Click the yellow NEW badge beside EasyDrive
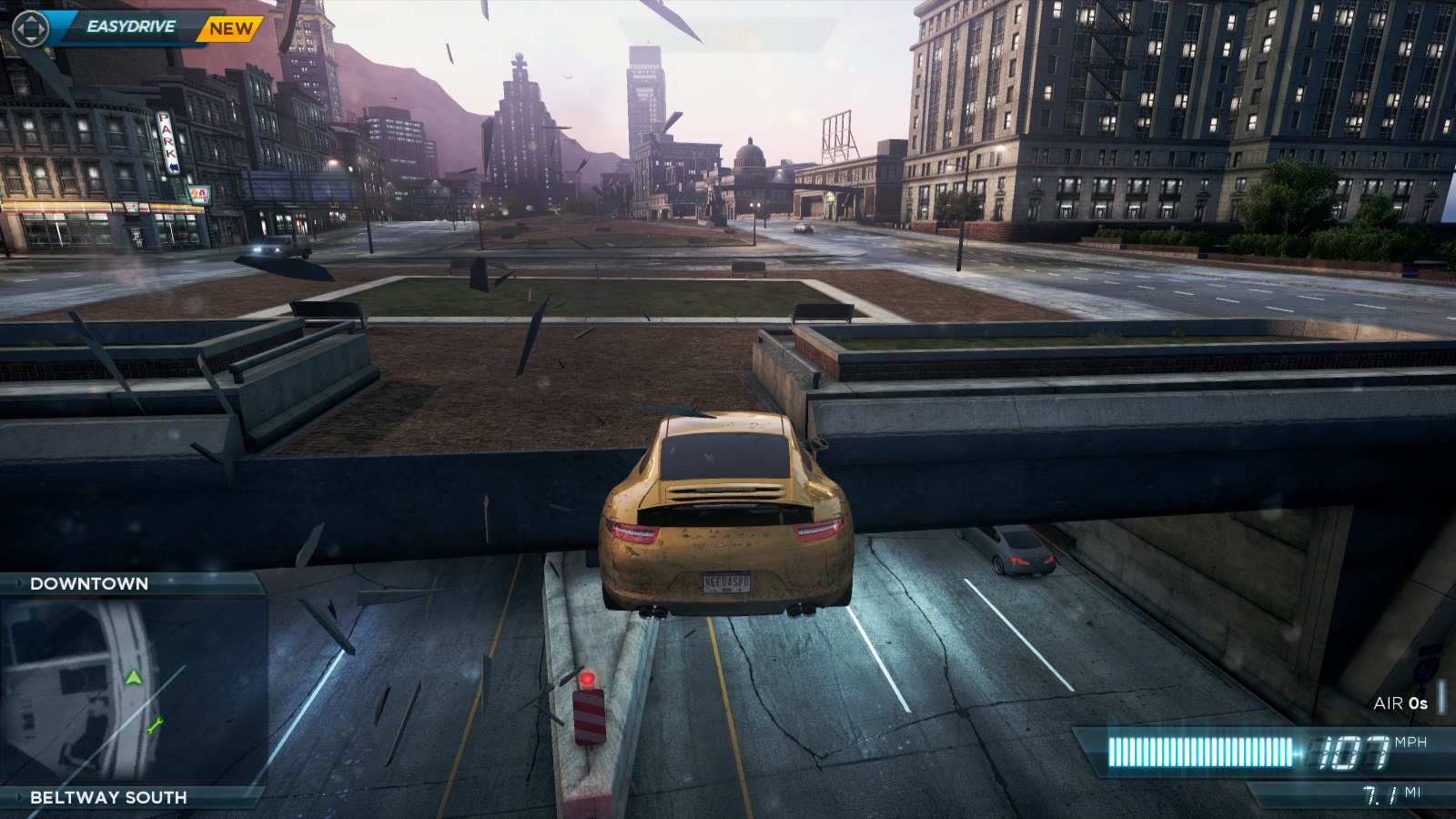The width and height of the screenshot is (1456, 819). coord(231,28)
